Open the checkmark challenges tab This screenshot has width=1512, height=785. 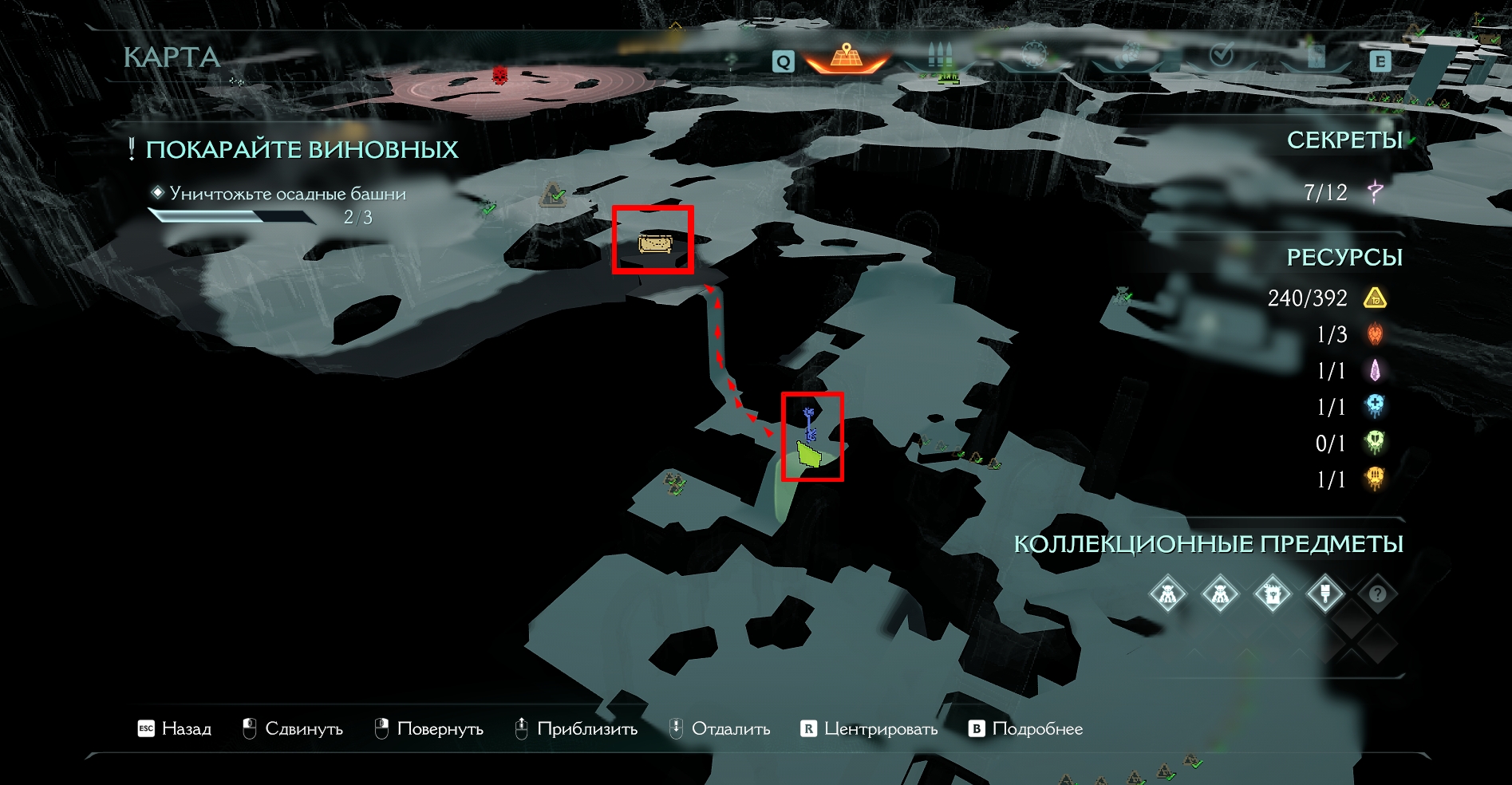click(1222, 56)
